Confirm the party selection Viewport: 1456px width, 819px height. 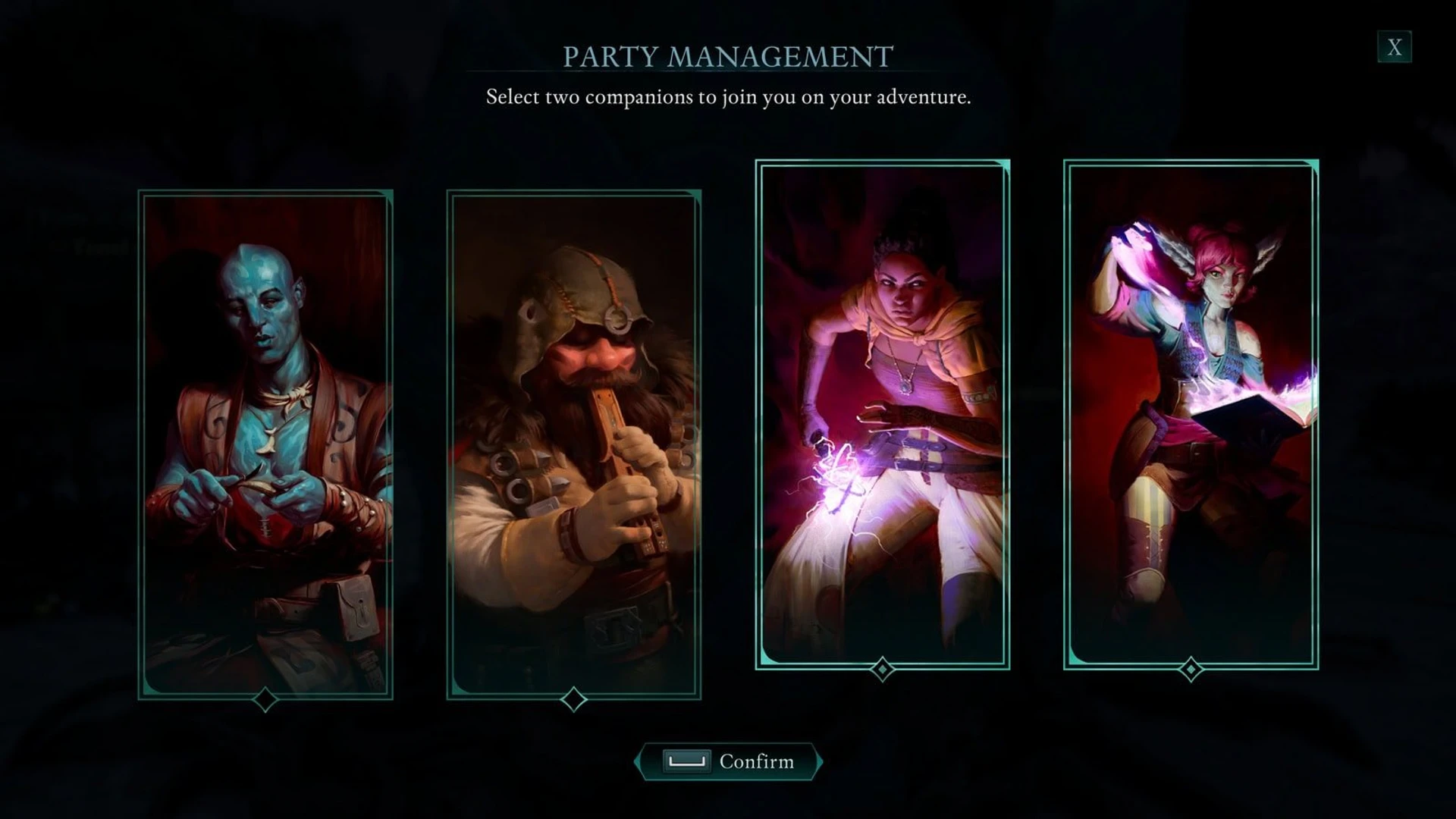728,761
